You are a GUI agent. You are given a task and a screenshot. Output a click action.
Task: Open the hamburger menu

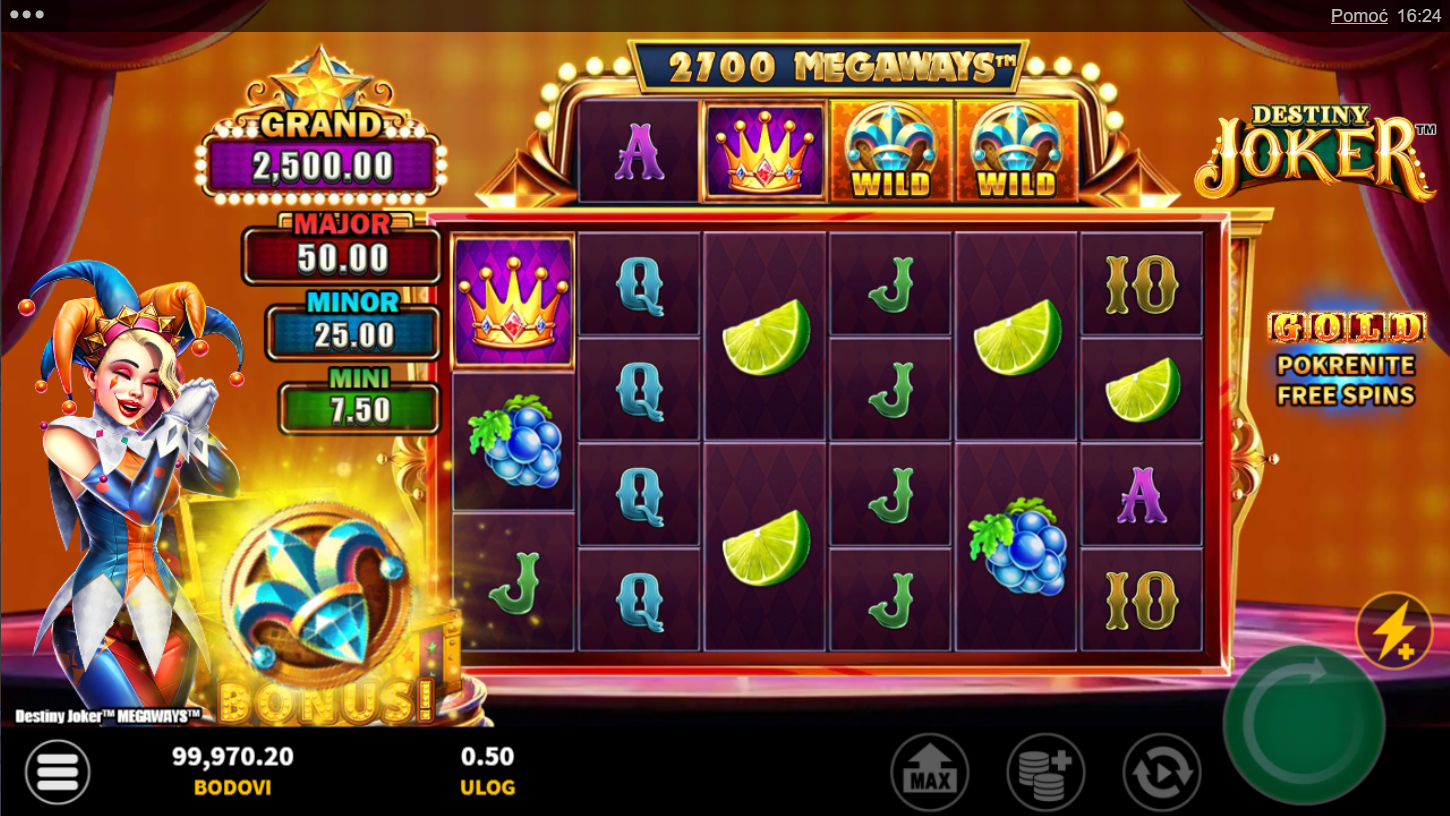58,772
